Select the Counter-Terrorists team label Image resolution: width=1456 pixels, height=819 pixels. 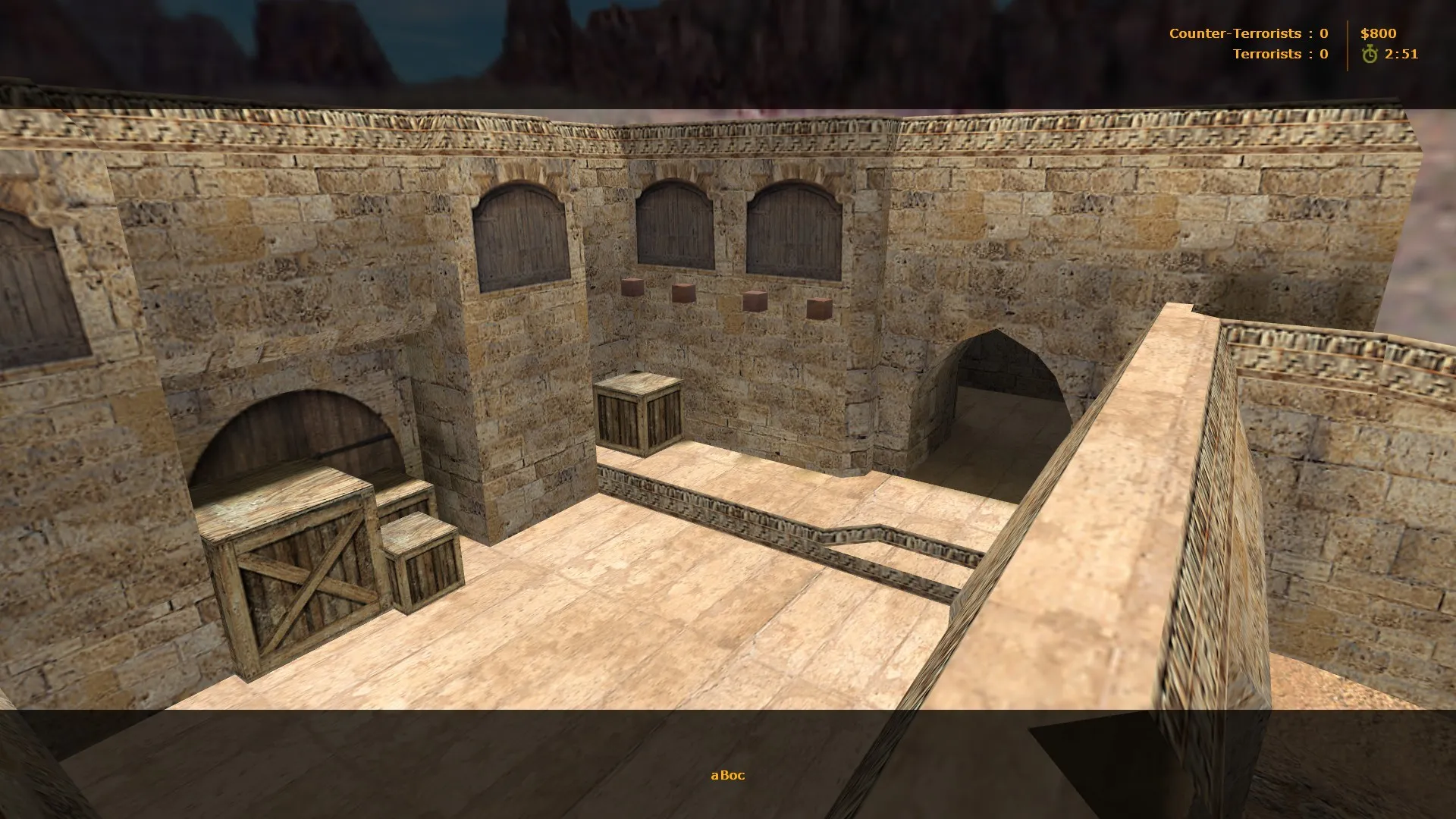click(1236, 33)
